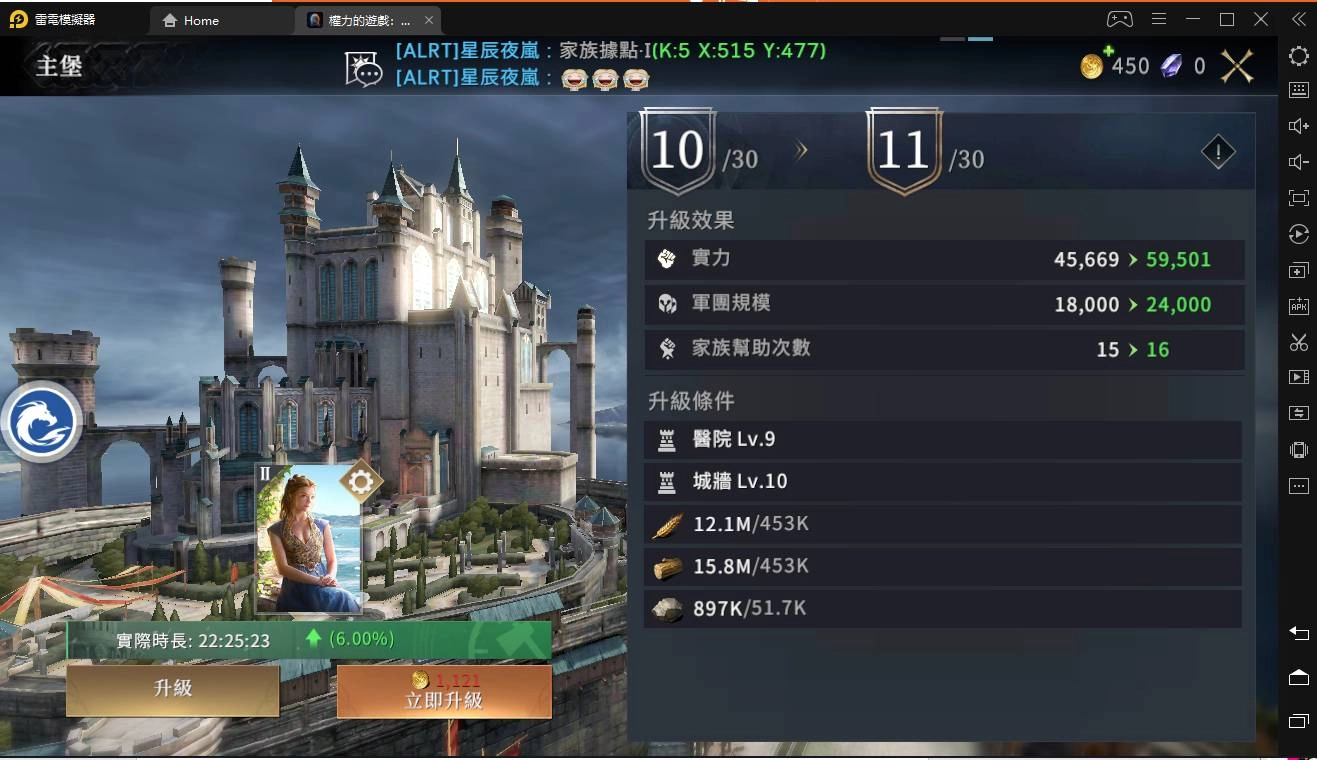Click the crossed swords icon near resources
The height and width of the screenshot is (760, 1317).
[x=1236, y=66]
